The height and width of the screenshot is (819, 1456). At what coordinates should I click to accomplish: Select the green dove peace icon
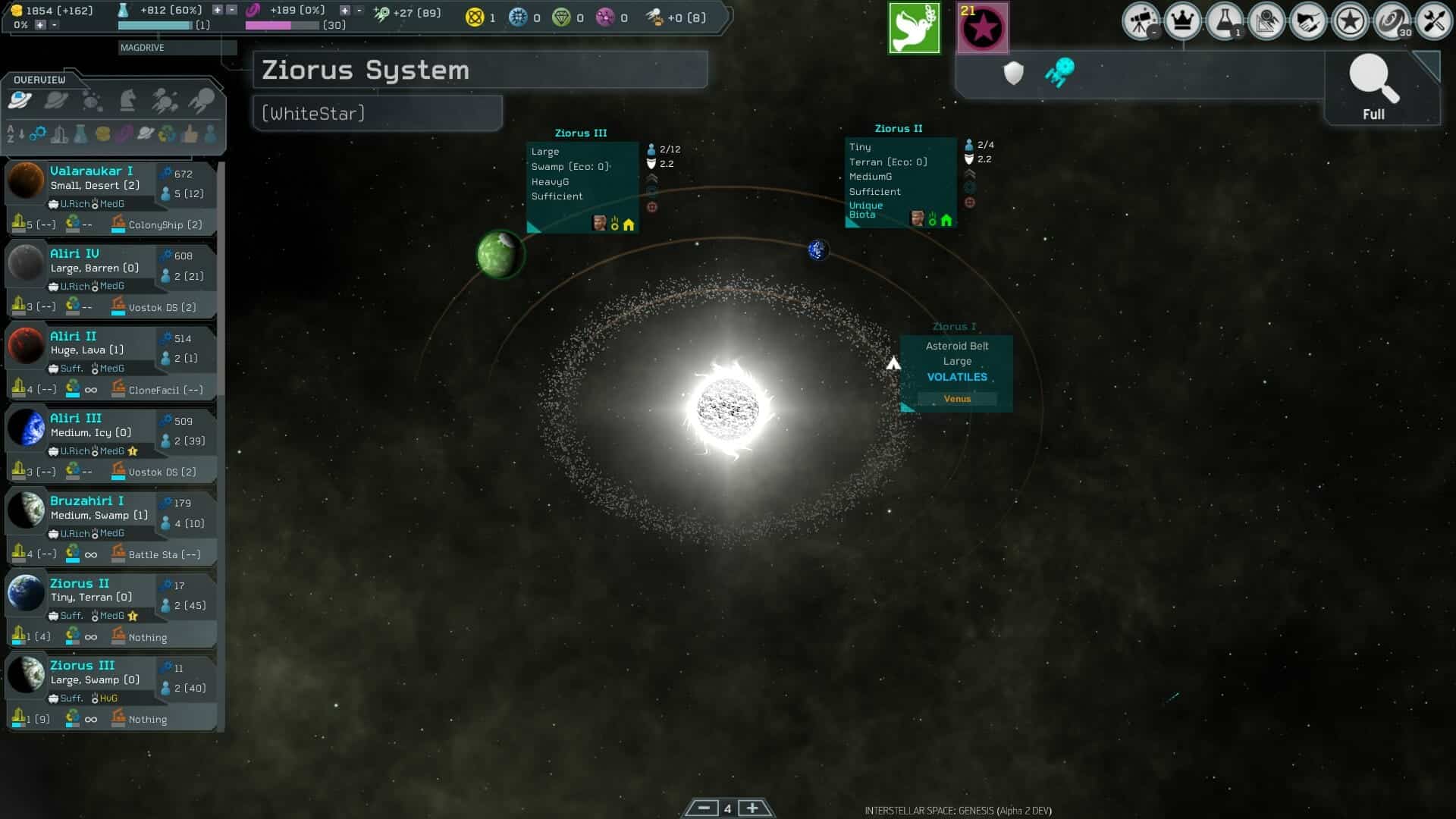[915, 27]
